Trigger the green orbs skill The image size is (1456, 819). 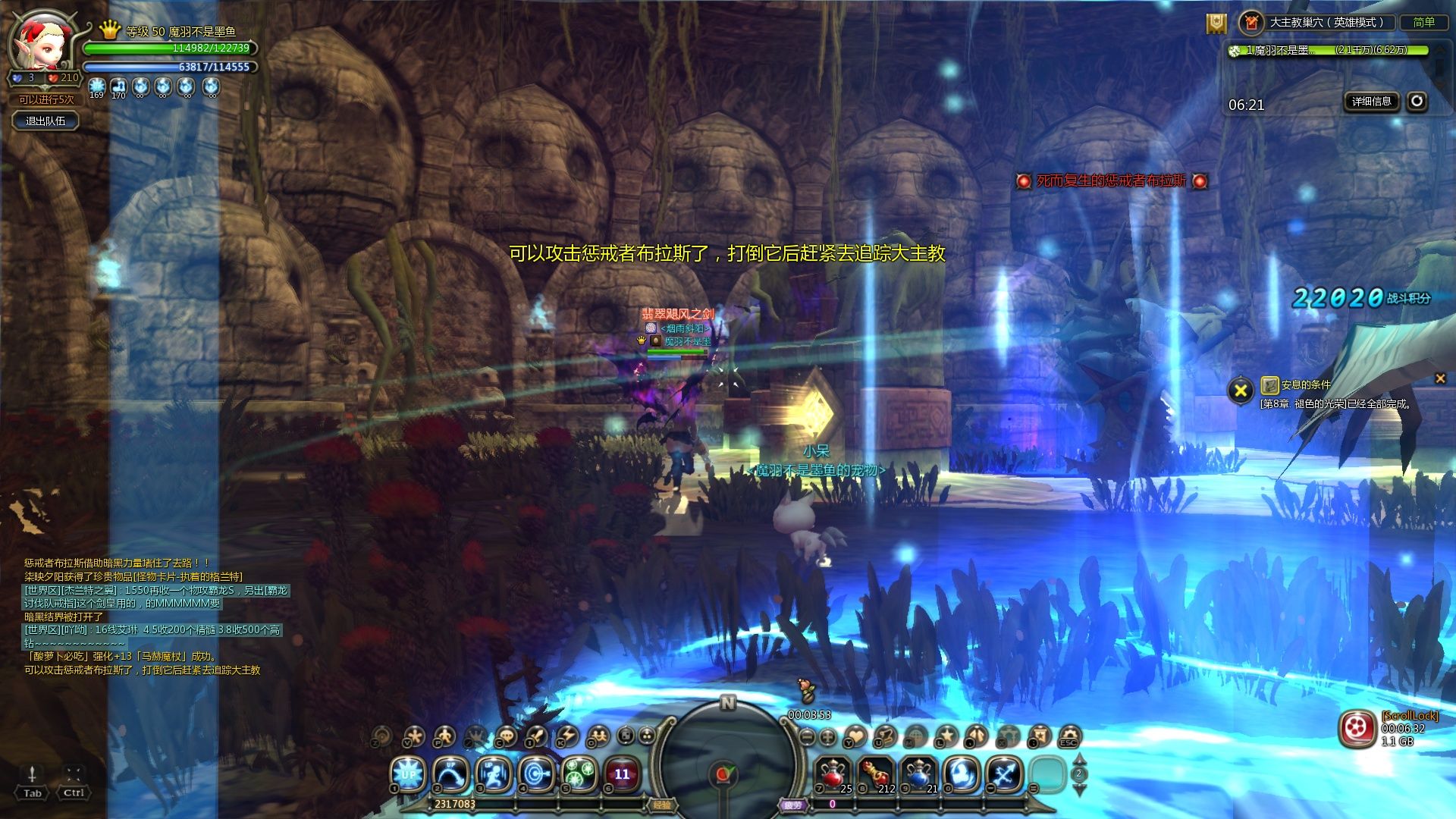tap(580, 774)
